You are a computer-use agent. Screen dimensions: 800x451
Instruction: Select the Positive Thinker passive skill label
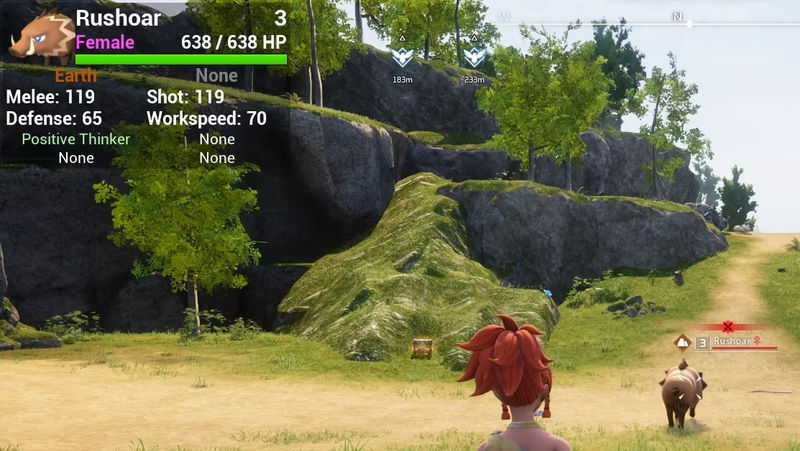pos(76,139)
